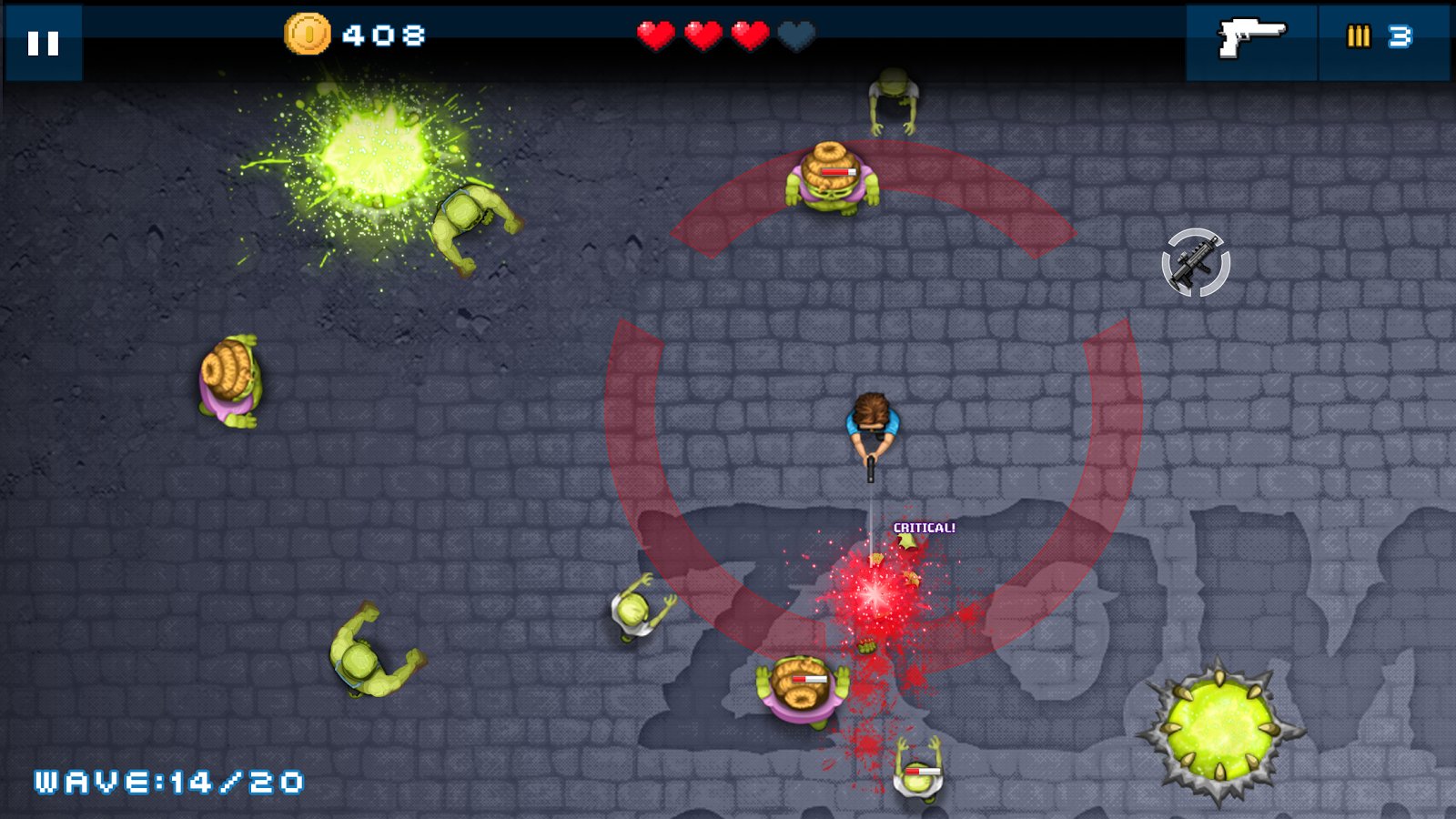Tap the pistol weapon slot
This screenshot has height=819, width=1456.
[x=1251, y=40]
